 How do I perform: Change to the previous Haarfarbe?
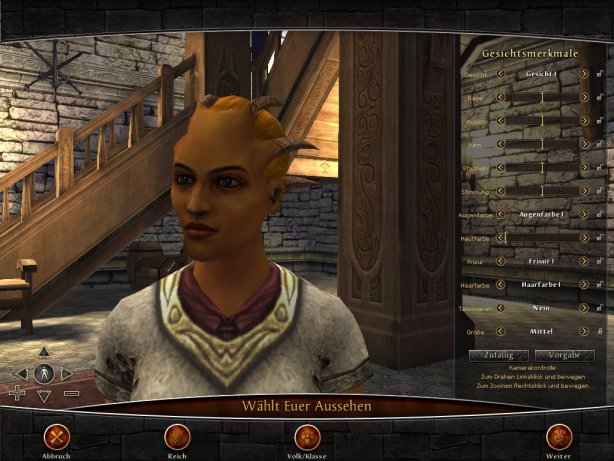501,285
